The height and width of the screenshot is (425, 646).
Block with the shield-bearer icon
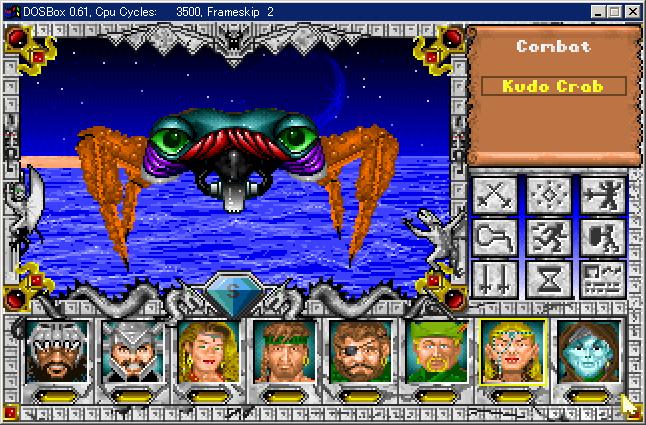click(602, 237)
